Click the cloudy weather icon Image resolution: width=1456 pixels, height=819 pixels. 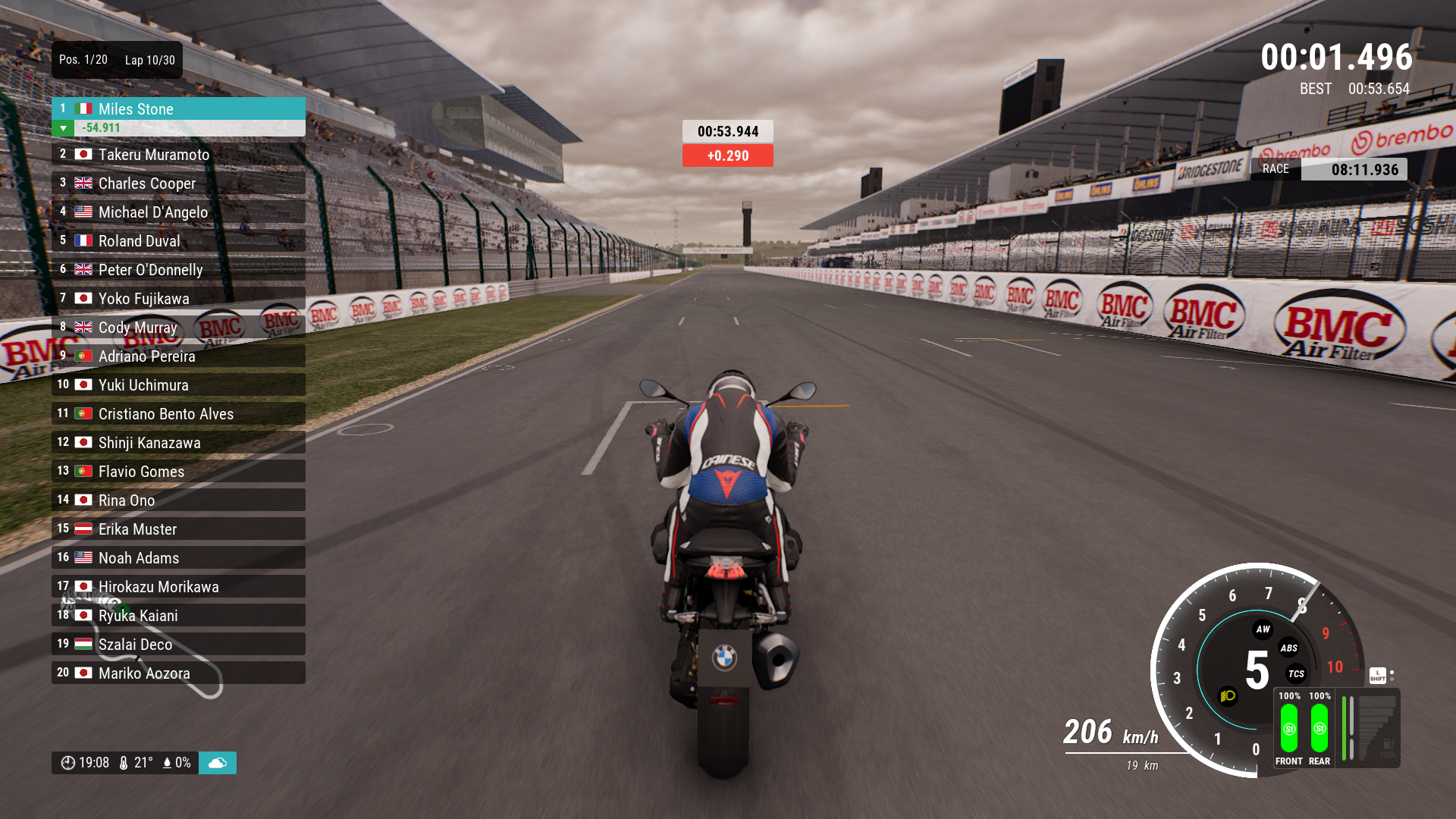[x=218, y=763]
